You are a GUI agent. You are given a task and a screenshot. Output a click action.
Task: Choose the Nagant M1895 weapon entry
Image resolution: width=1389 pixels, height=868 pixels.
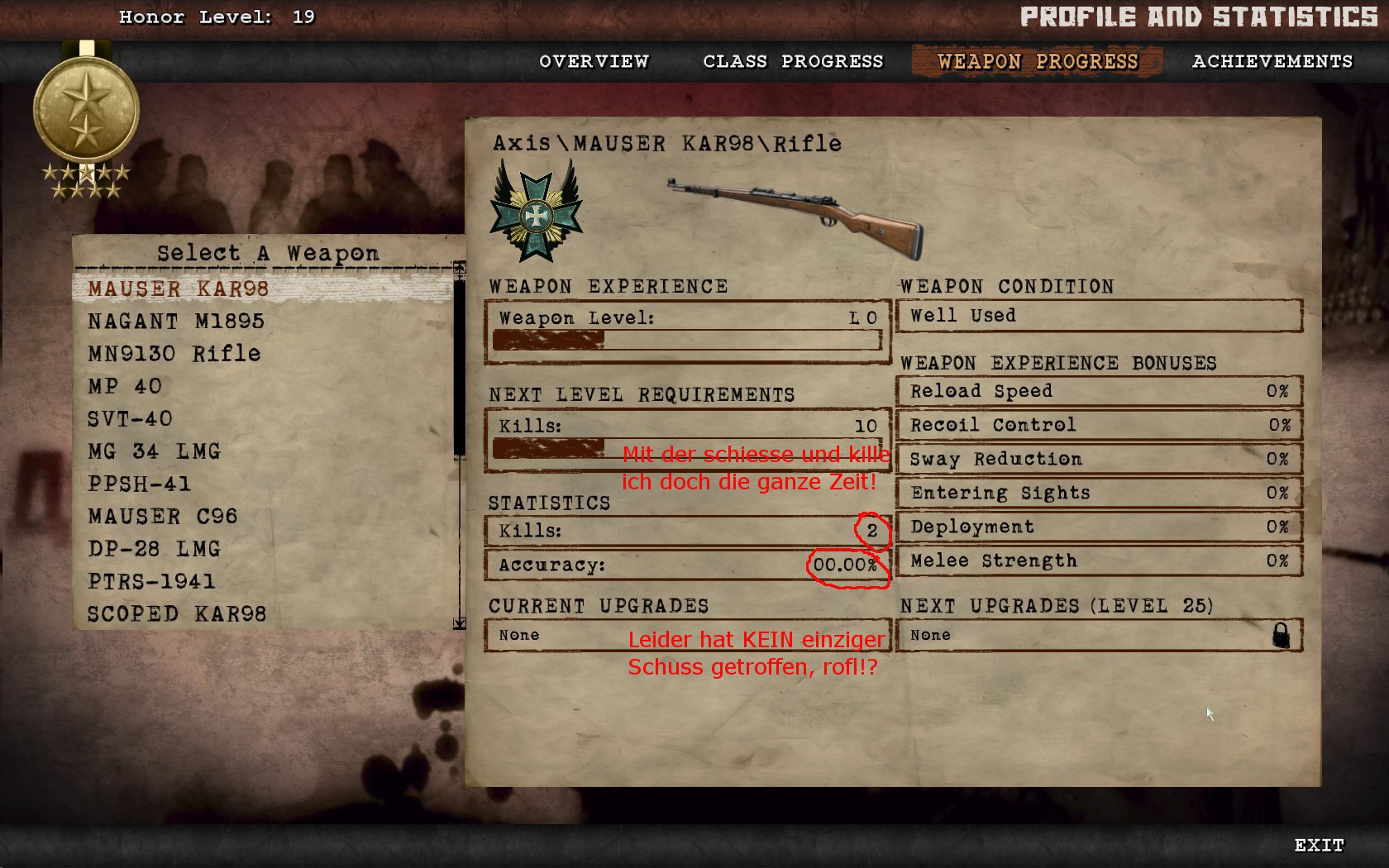point(176,321)
